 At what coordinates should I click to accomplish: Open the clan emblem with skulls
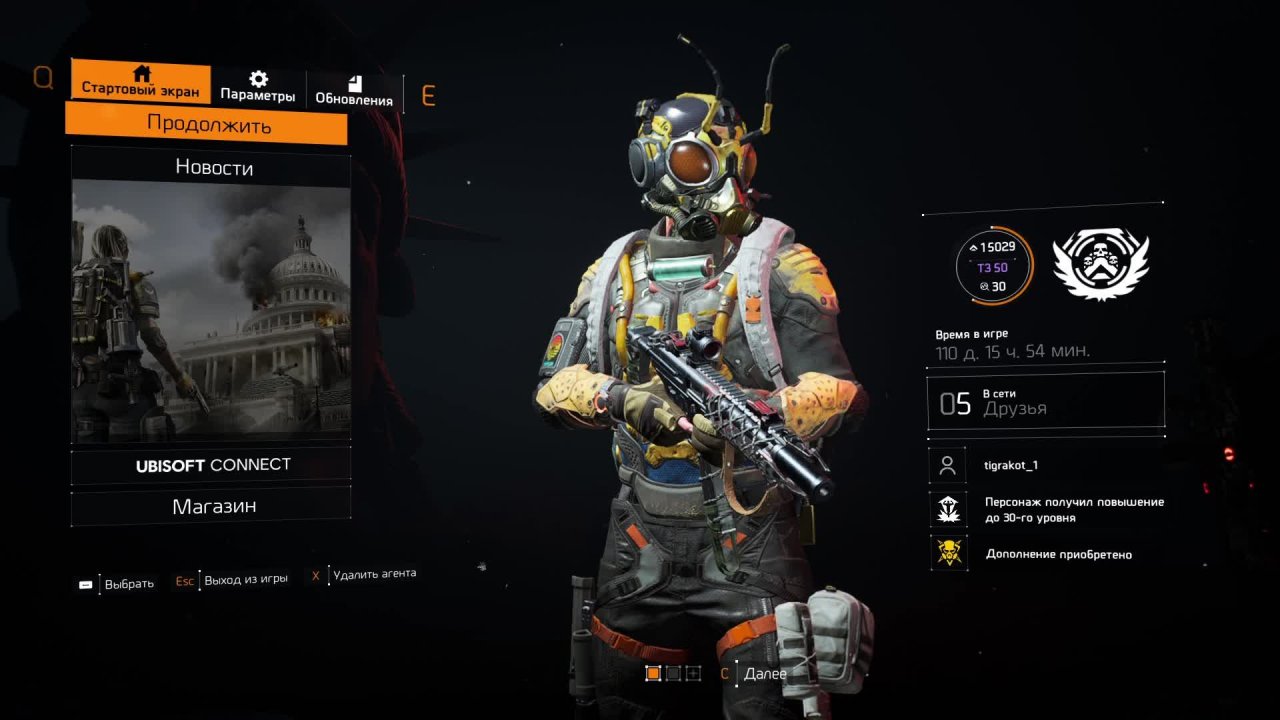click(1100, 264)
